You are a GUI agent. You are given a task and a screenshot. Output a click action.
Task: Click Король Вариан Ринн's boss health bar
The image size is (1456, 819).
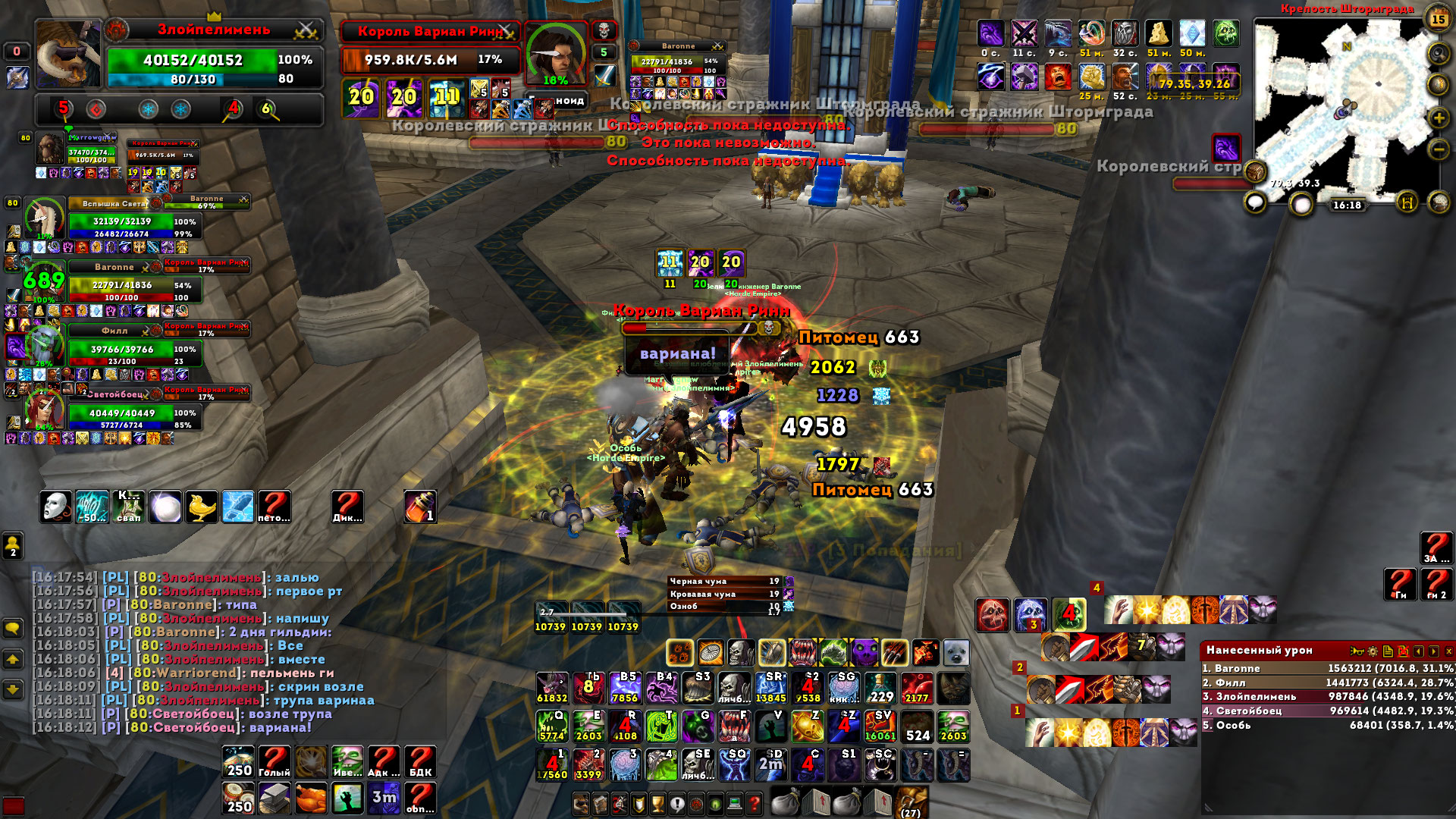coord(428,61)
